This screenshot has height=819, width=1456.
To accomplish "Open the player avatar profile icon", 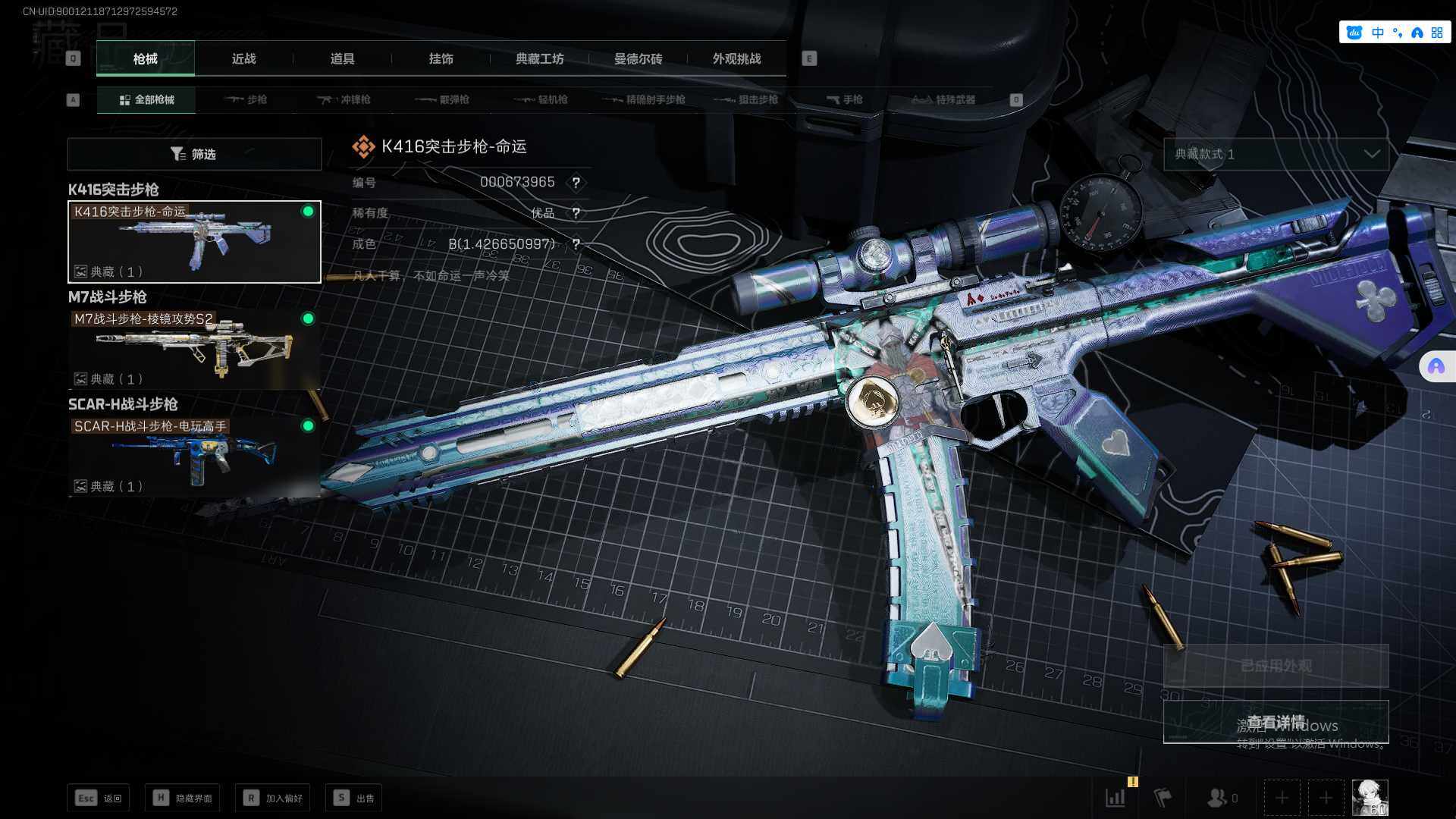I will (x=1370, y=798).
